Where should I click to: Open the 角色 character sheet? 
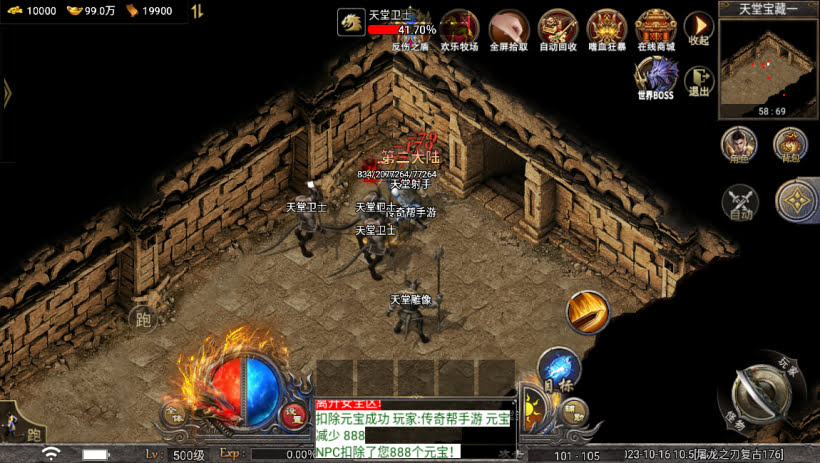click(739, 145)
